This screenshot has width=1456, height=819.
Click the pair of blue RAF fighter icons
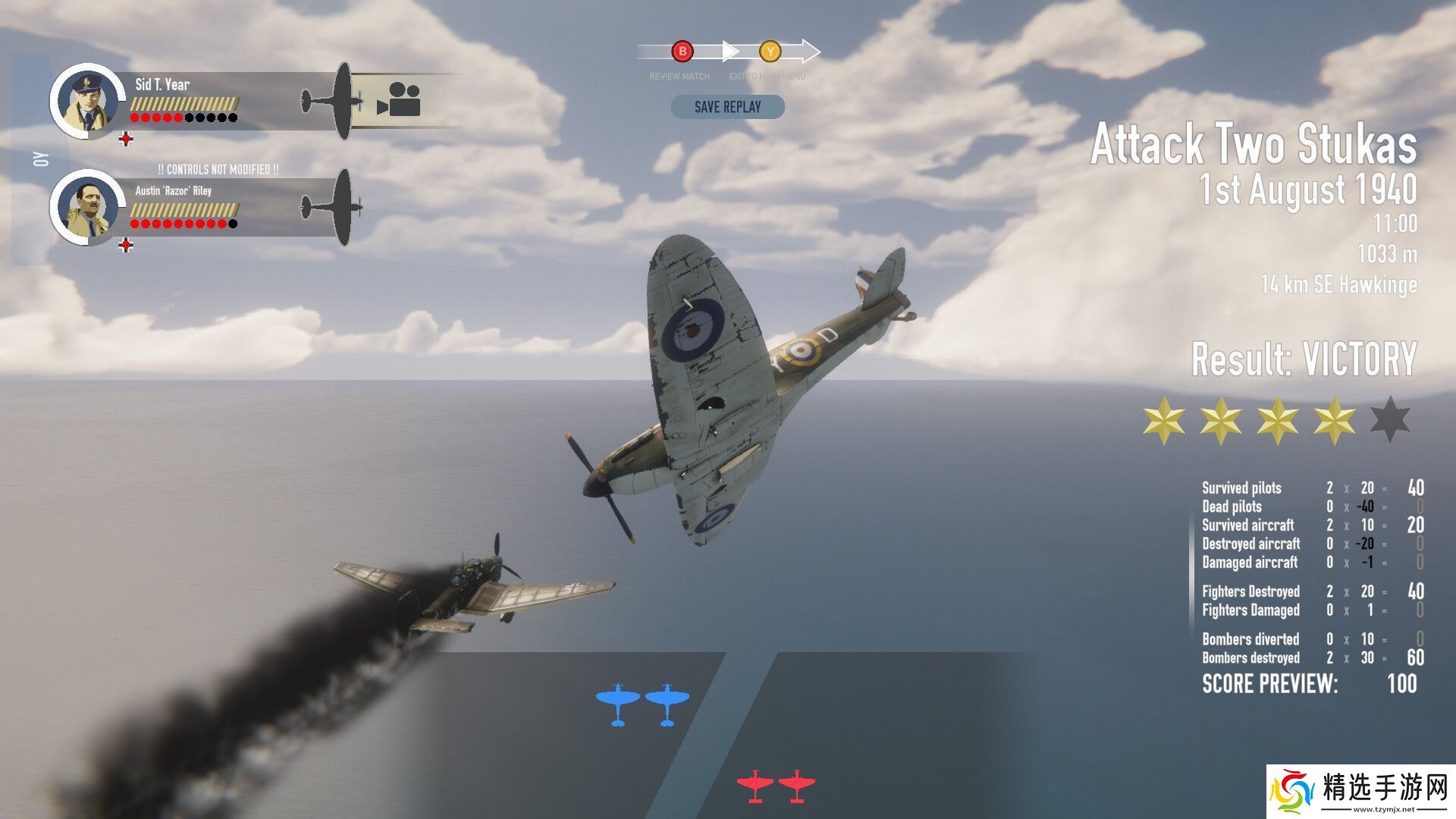(x=642, y=704)
